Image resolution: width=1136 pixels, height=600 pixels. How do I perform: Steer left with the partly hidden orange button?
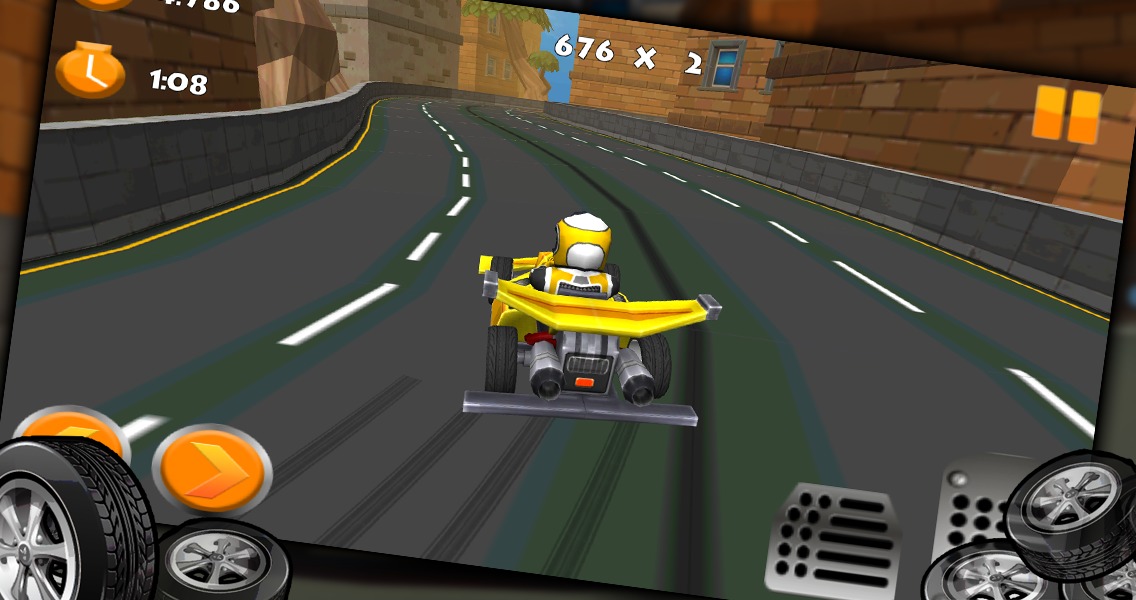tap(72, 426)
